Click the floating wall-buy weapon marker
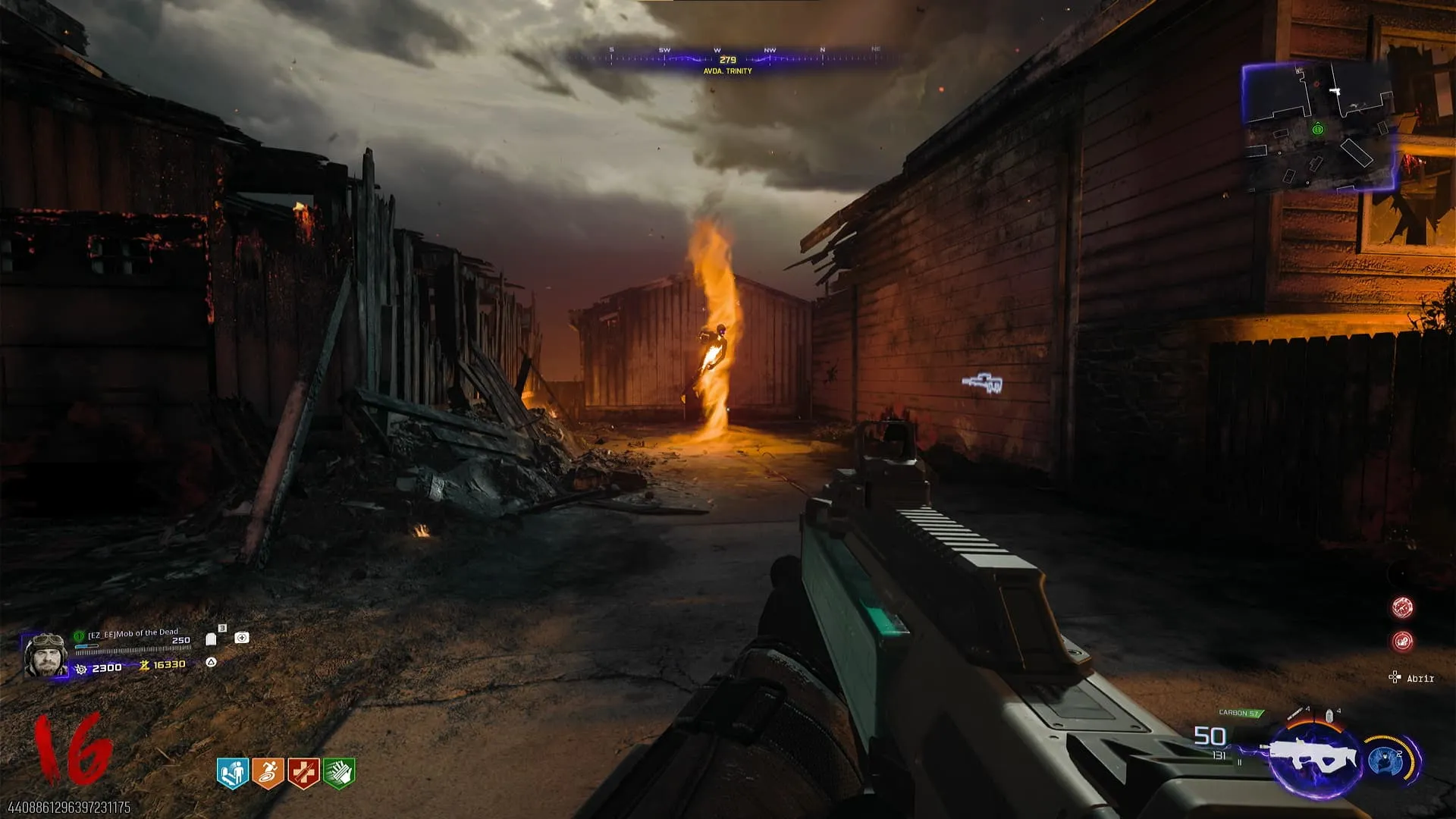This screenshot has width=1456, height=819. [983, 384]
